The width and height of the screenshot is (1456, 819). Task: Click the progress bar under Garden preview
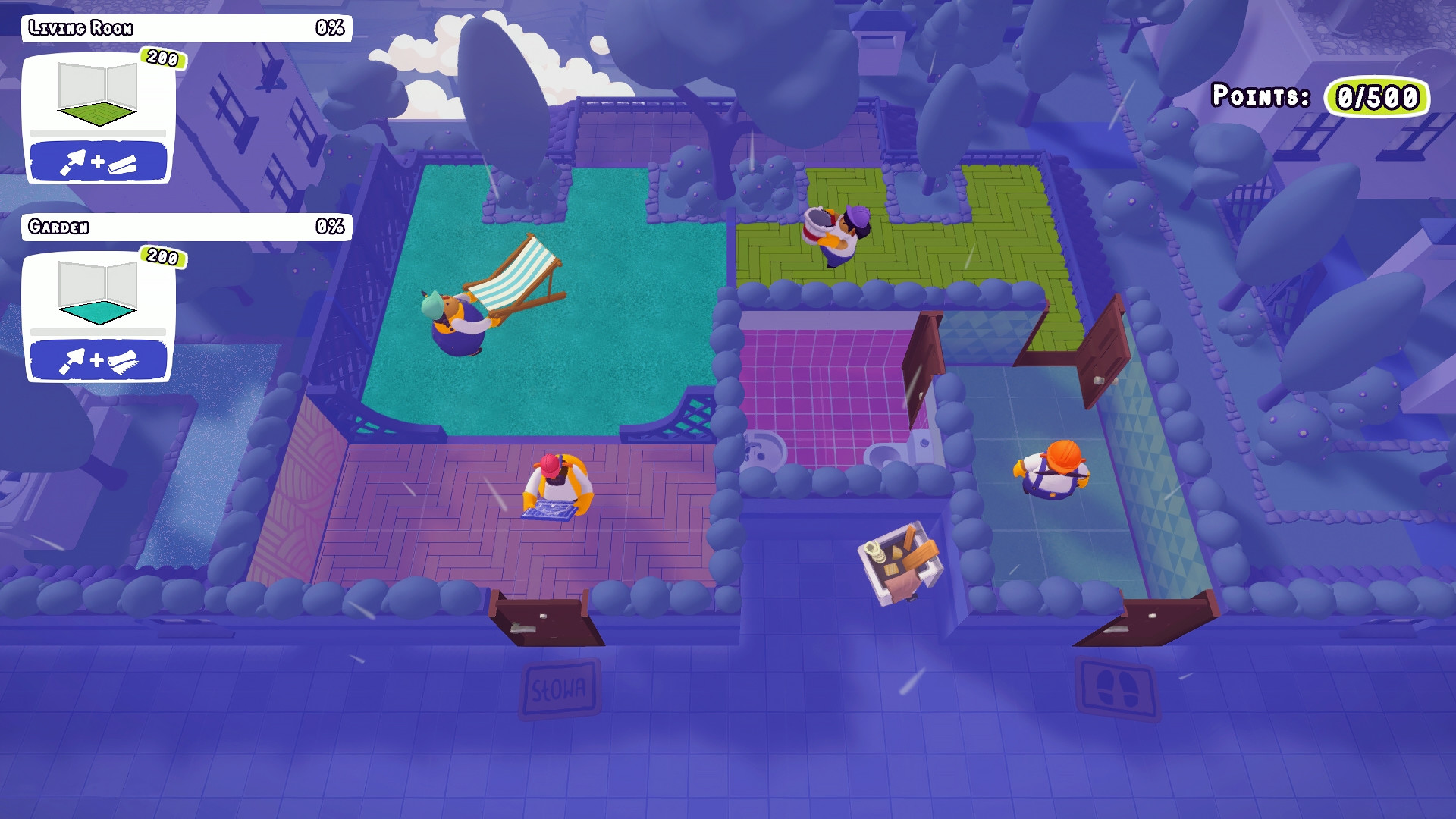tap(97, 331)
